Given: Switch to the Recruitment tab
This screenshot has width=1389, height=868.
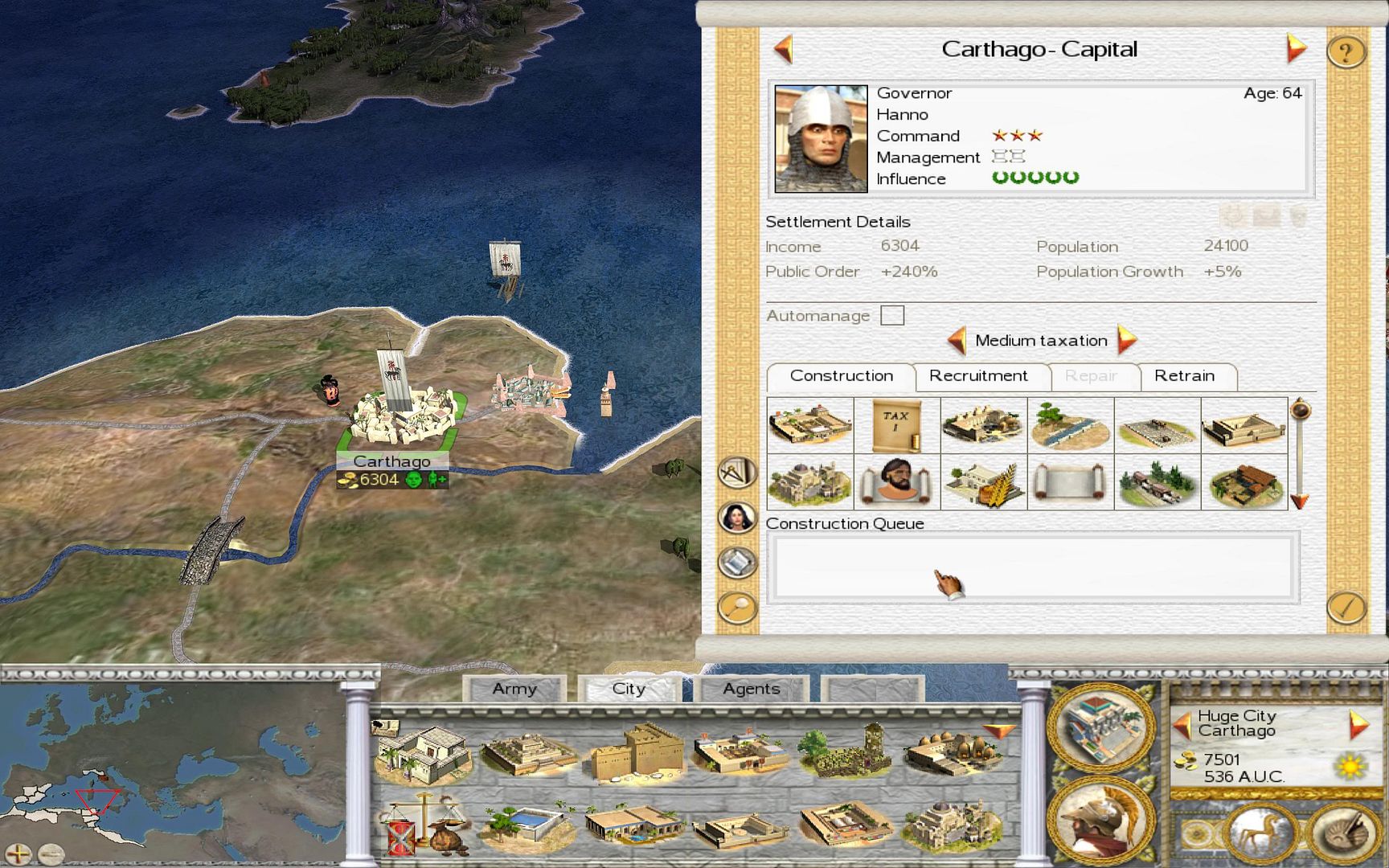Looking at the screenshot, I should pos(978,376).
